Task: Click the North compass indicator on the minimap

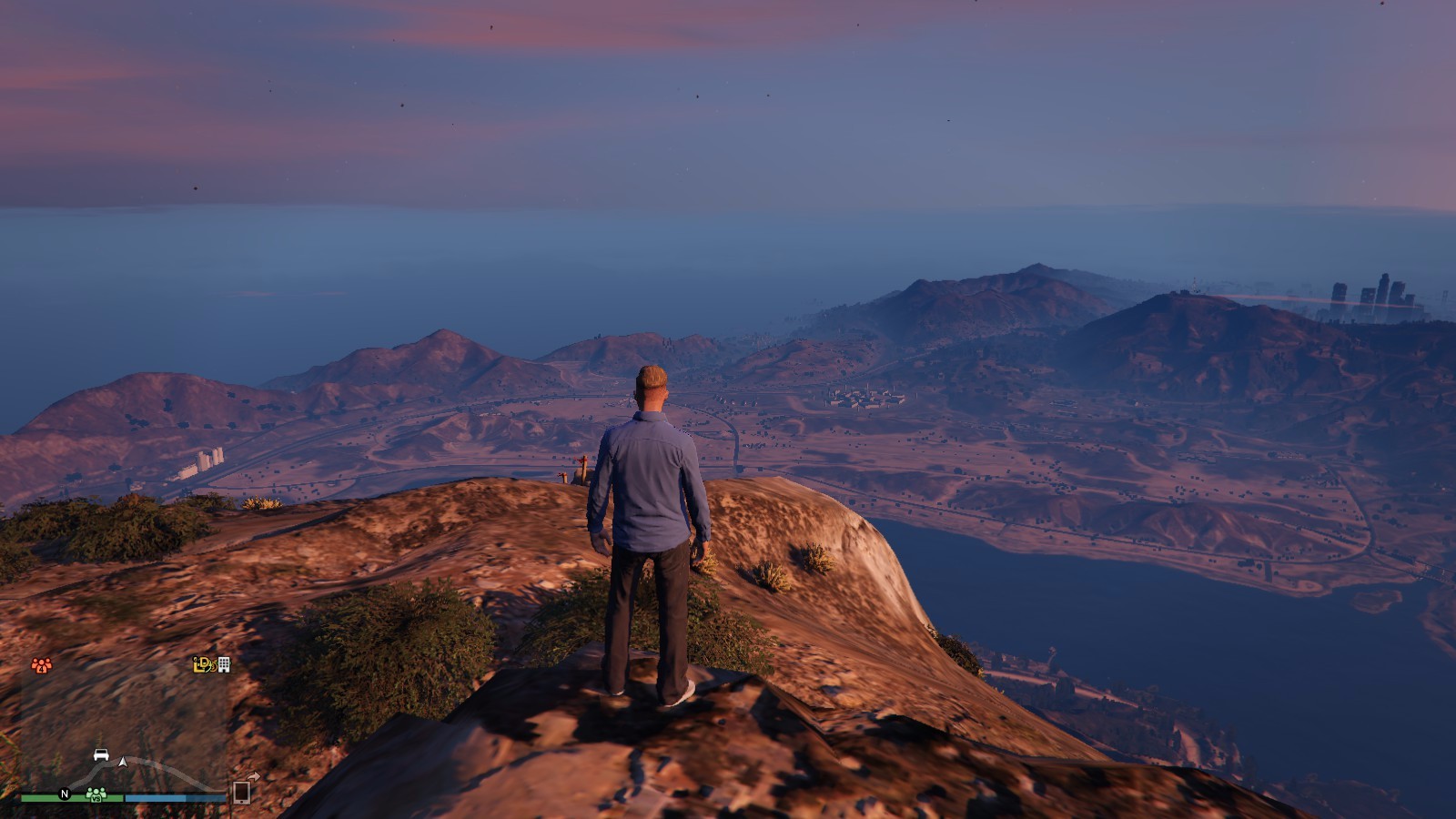Action: click(65, 794)
